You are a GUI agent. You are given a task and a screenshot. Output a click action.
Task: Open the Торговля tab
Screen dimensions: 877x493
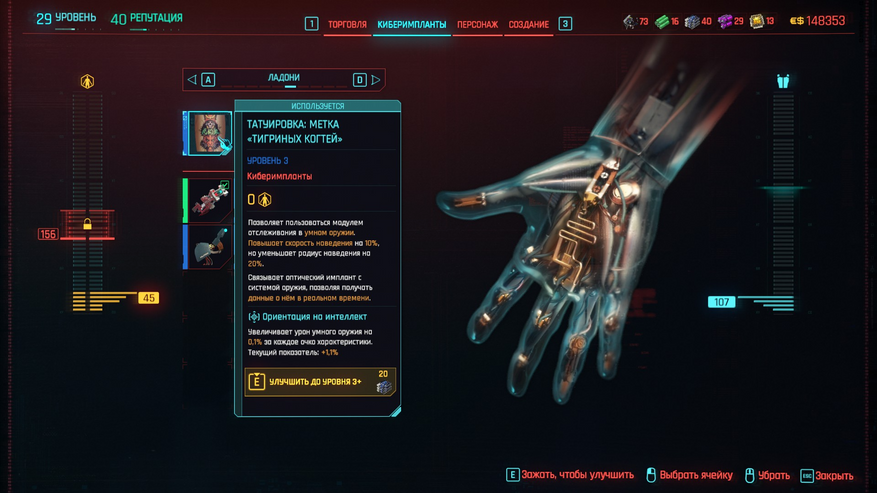347,24
